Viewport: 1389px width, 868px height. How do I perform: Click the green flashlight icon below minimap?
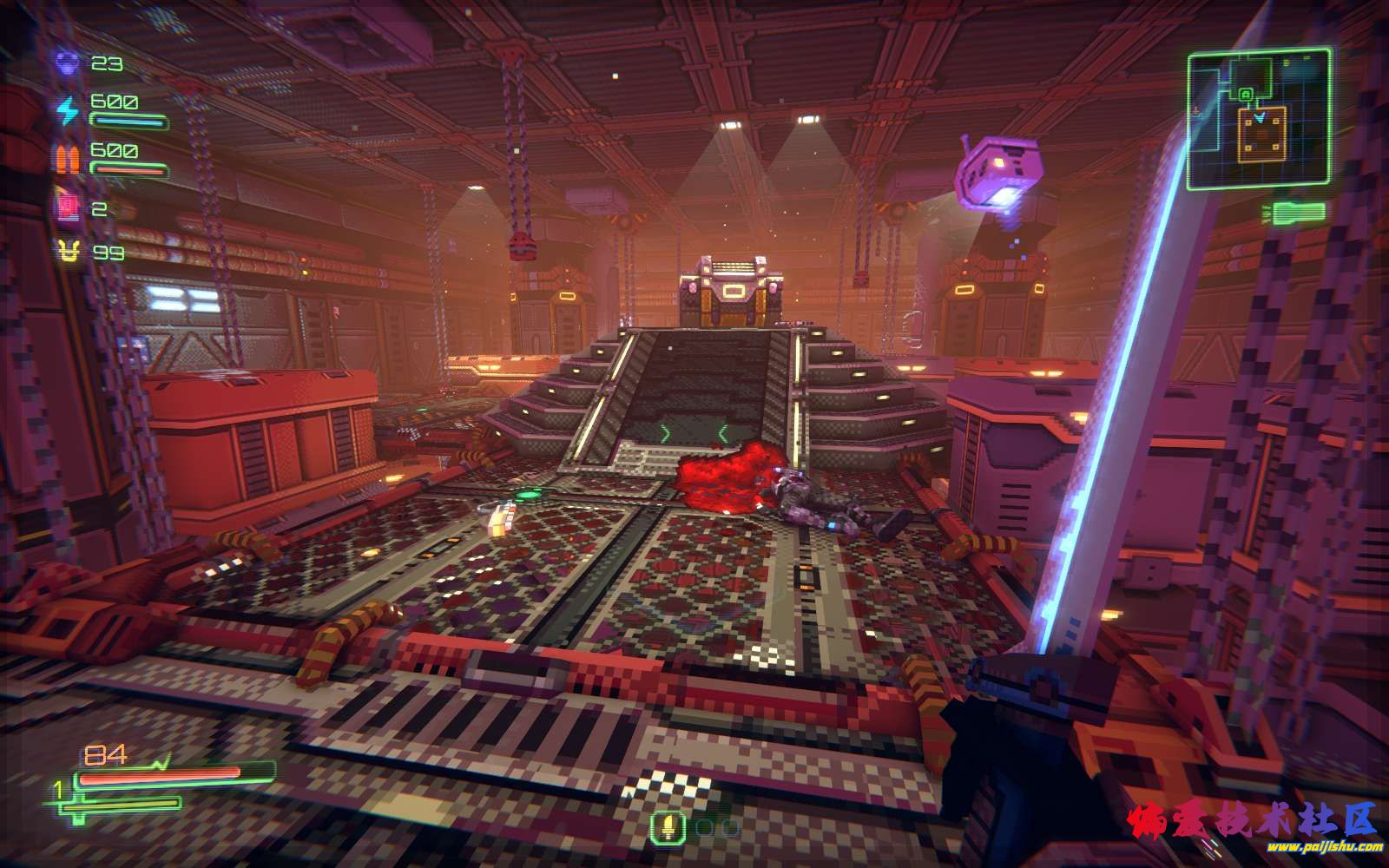coord(1300,212)
